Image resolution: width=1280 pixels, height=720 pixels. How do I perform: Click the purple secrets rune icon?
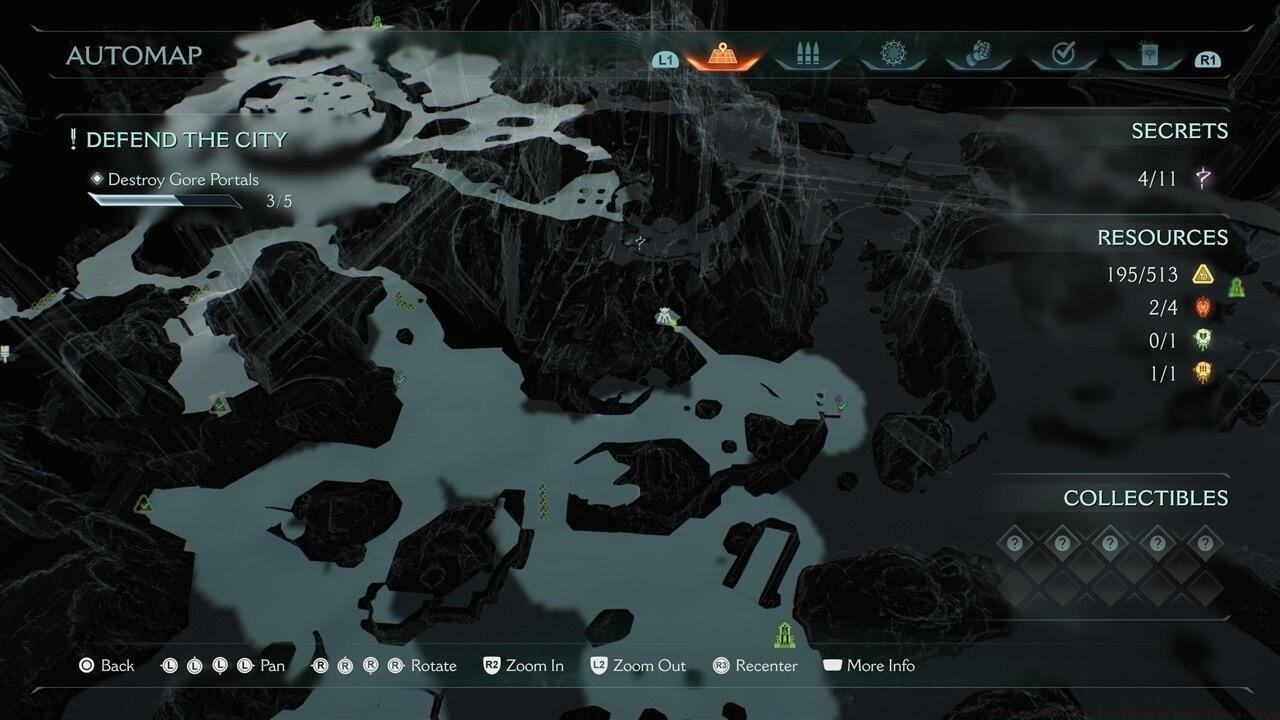(x=1203, y=179)
